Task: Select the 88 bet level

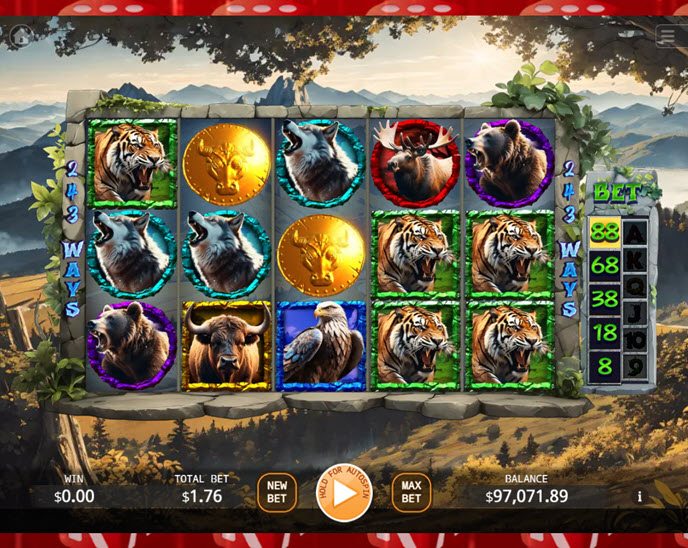Action: tap(604, 233)
